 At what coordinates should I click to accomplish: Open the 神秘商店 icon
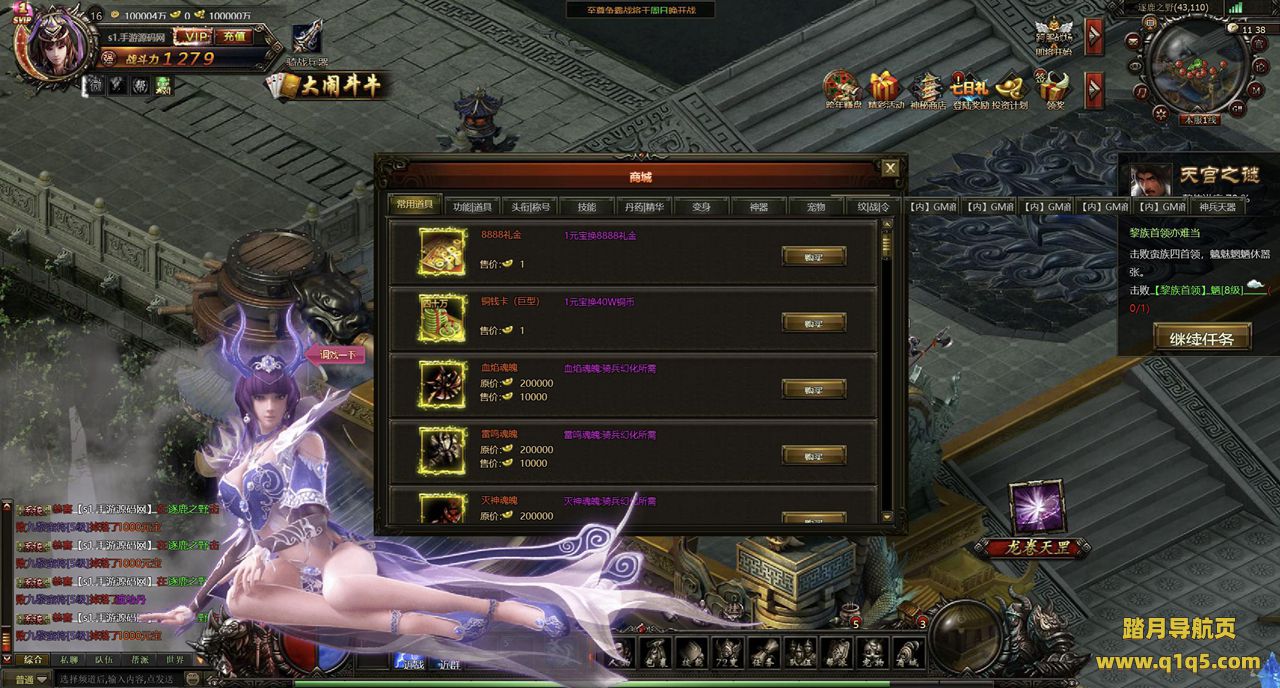927,90
